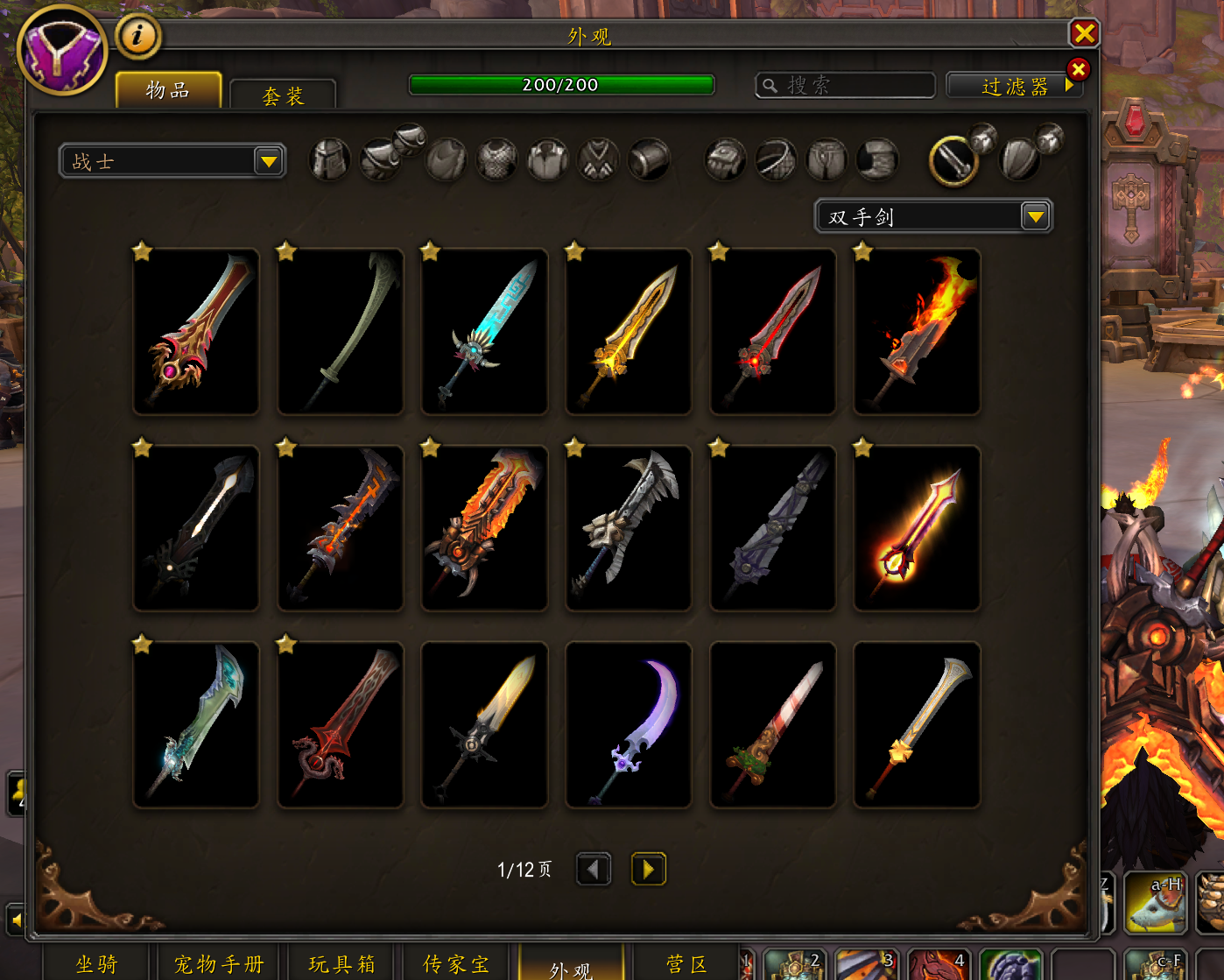
Task: Open the 战士 class dropdown
Action: (268, 161)
